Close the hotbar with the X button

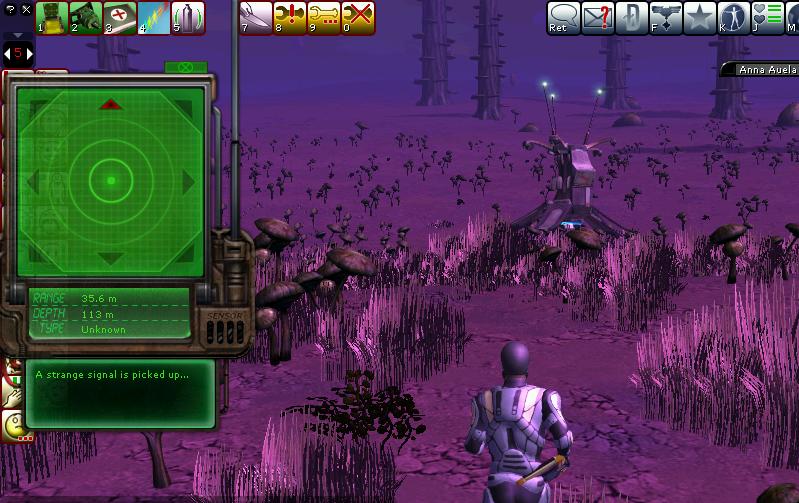(x=26, y=8)
